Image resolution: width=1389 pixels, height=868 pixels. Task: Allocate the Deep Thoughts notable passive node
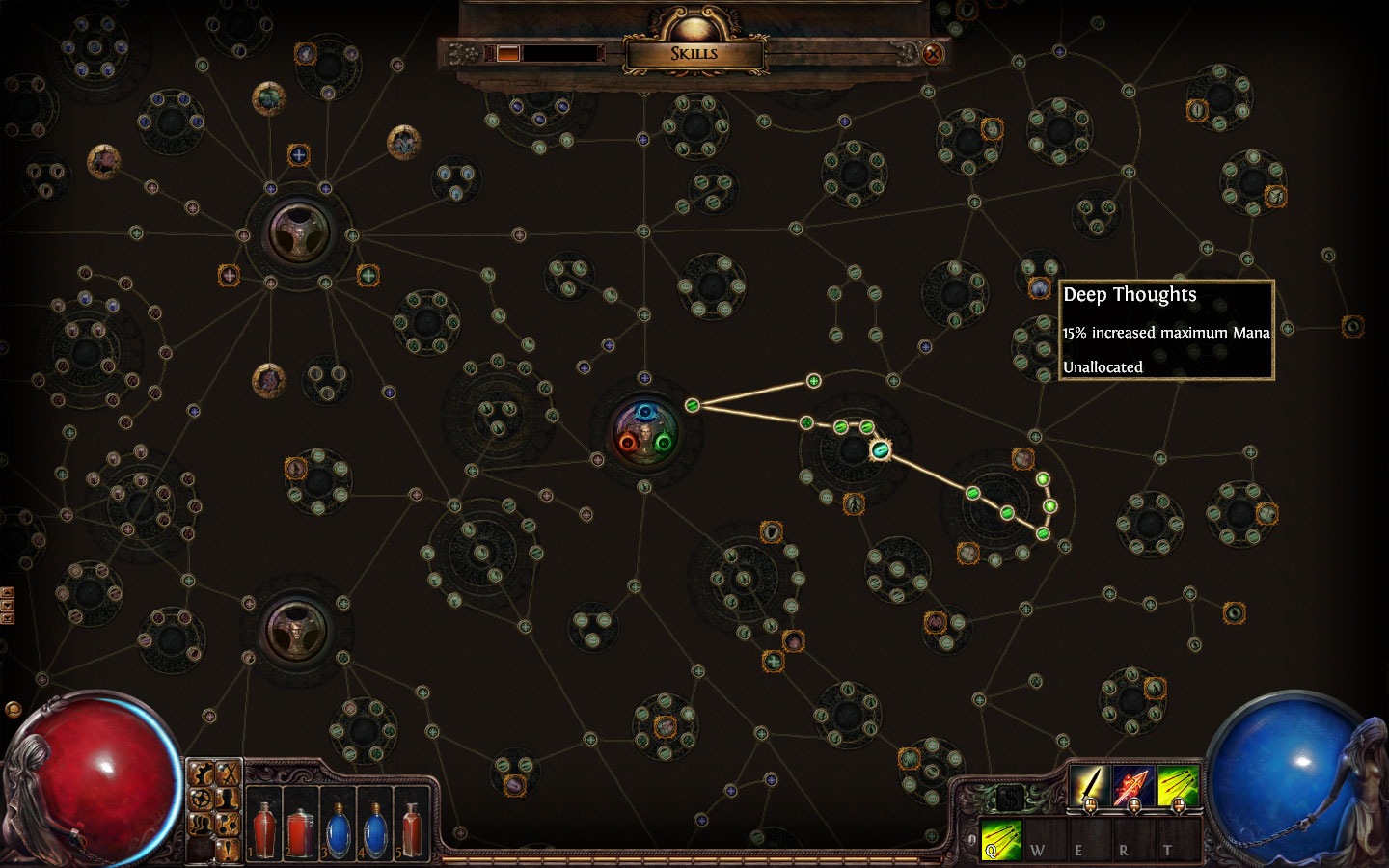(x=1039, y=288)
